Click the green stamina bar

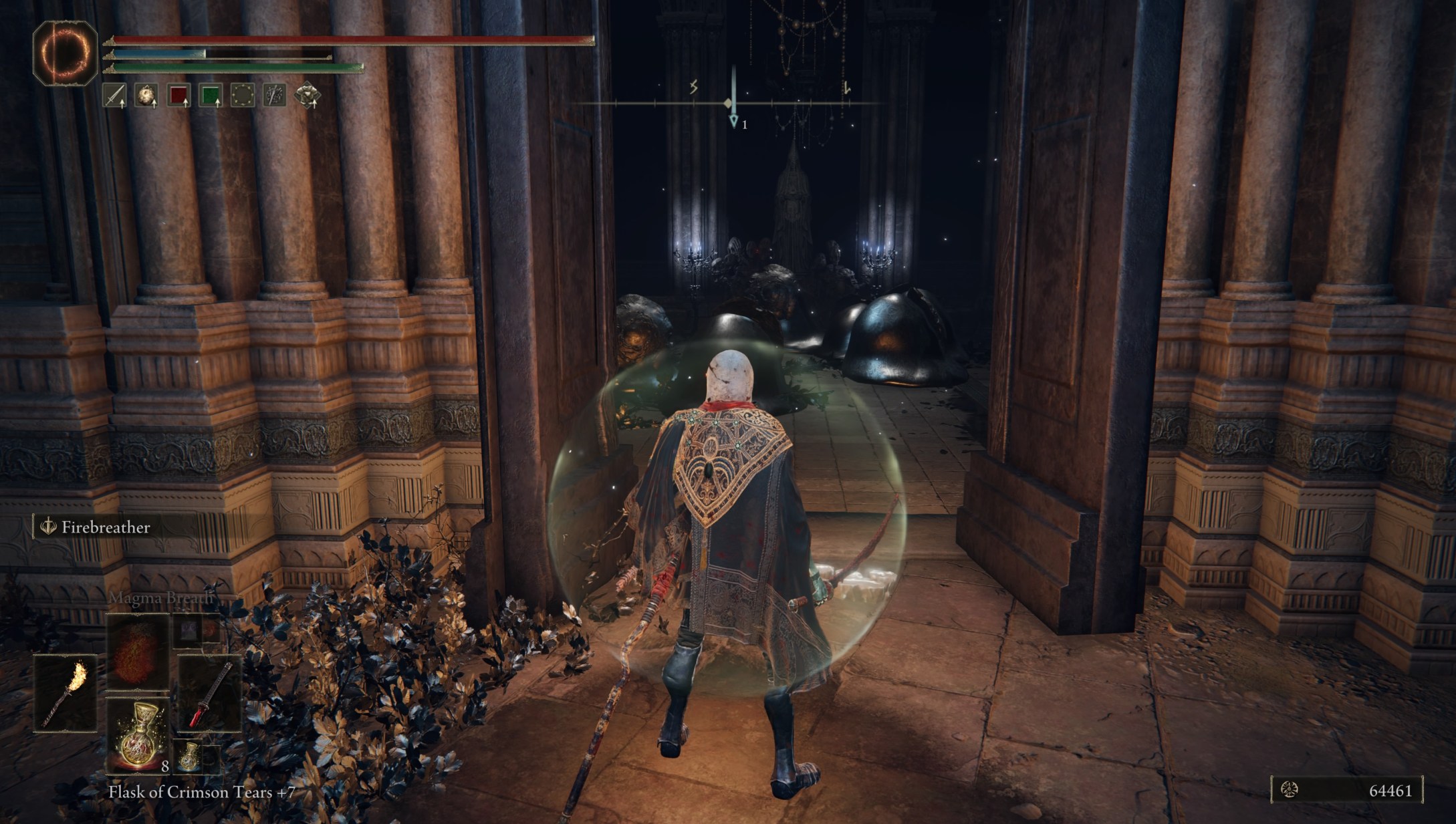234,69
